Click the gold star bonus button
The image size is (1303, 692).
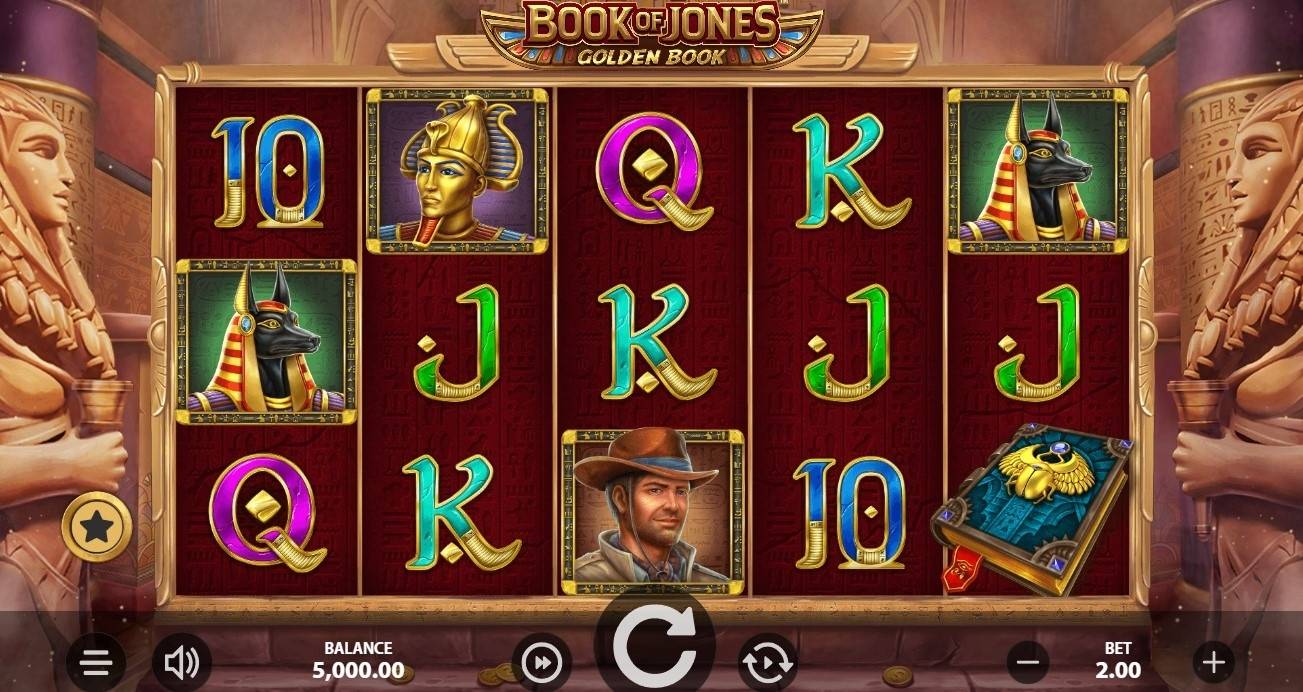click(x=97, y=526)
